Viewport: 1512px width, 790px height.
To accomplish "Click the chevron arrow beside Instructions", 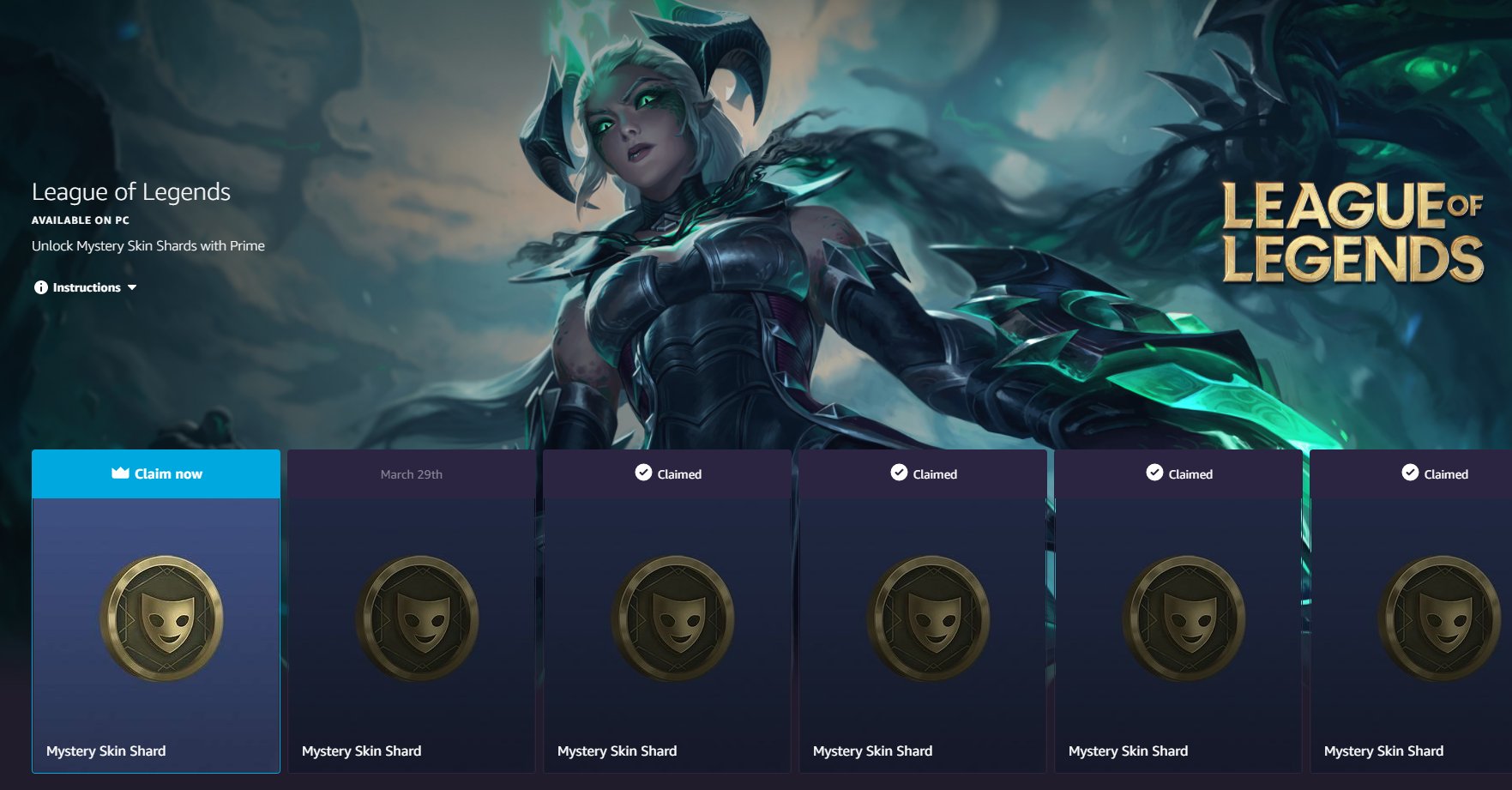I will click(x=131, y=287).
